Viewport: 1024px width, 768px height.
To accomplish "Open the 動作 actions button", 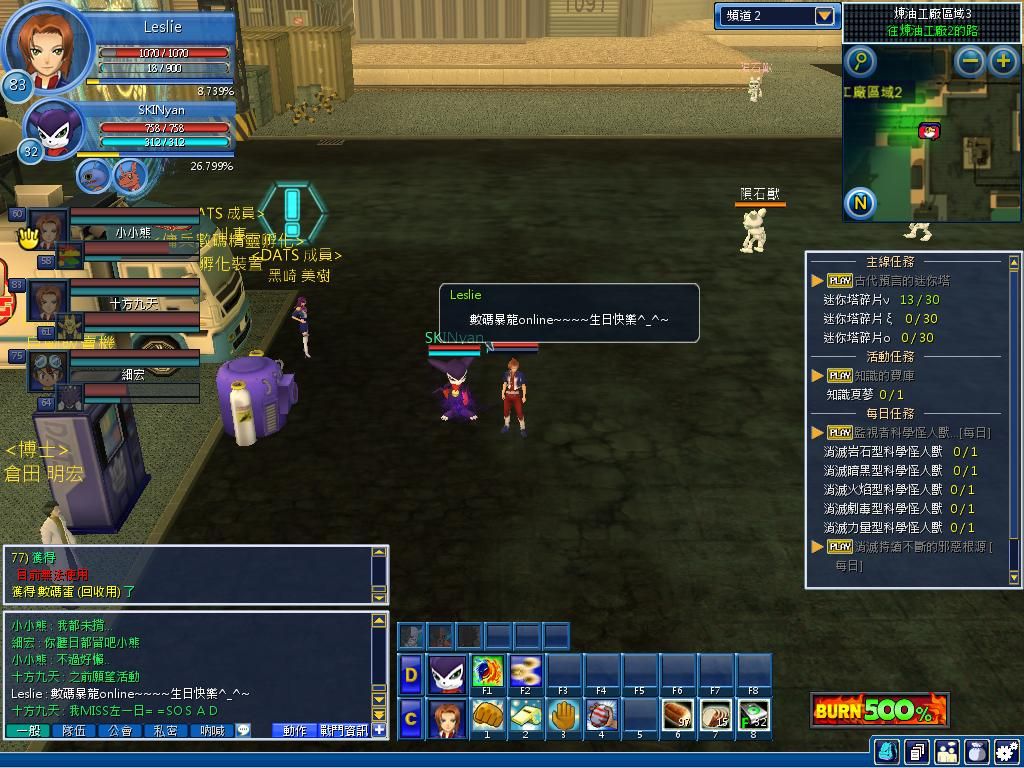I will pyautogui.click(x=295, y=731).
